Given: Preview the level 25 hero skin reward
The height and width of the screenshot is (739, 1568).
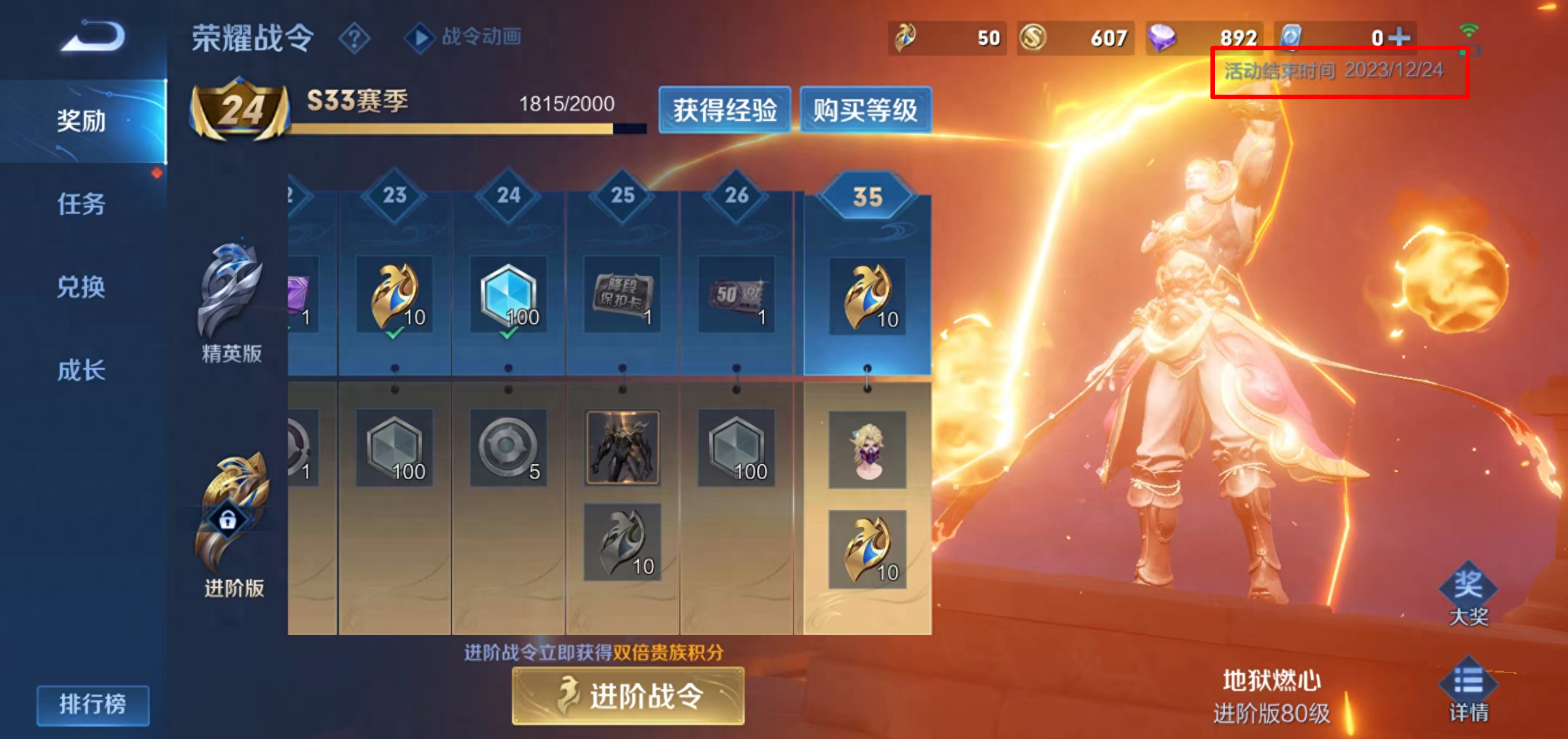Looking at the screenshot, I should click(622, 448).
